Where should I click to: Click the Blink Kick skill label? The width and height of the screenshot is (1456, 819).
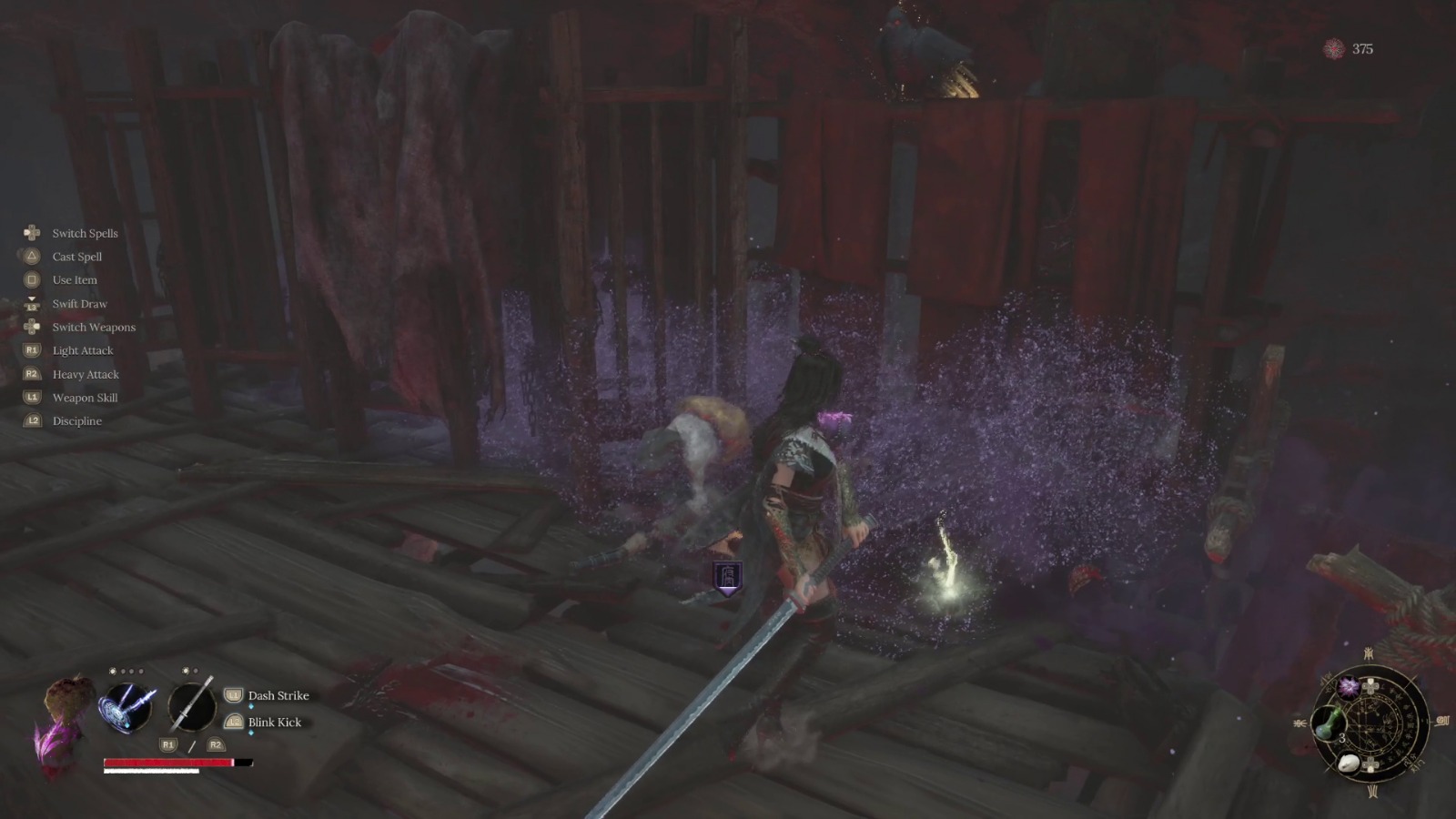coord(275,723)
